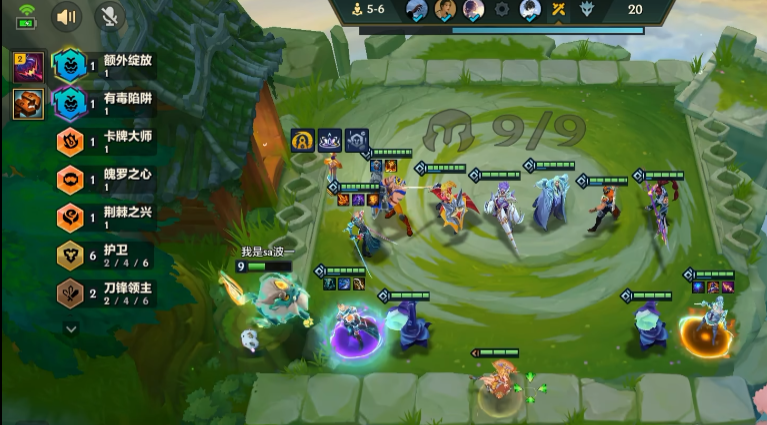Open the gold helmet augment icon

(x=303, y=140)
